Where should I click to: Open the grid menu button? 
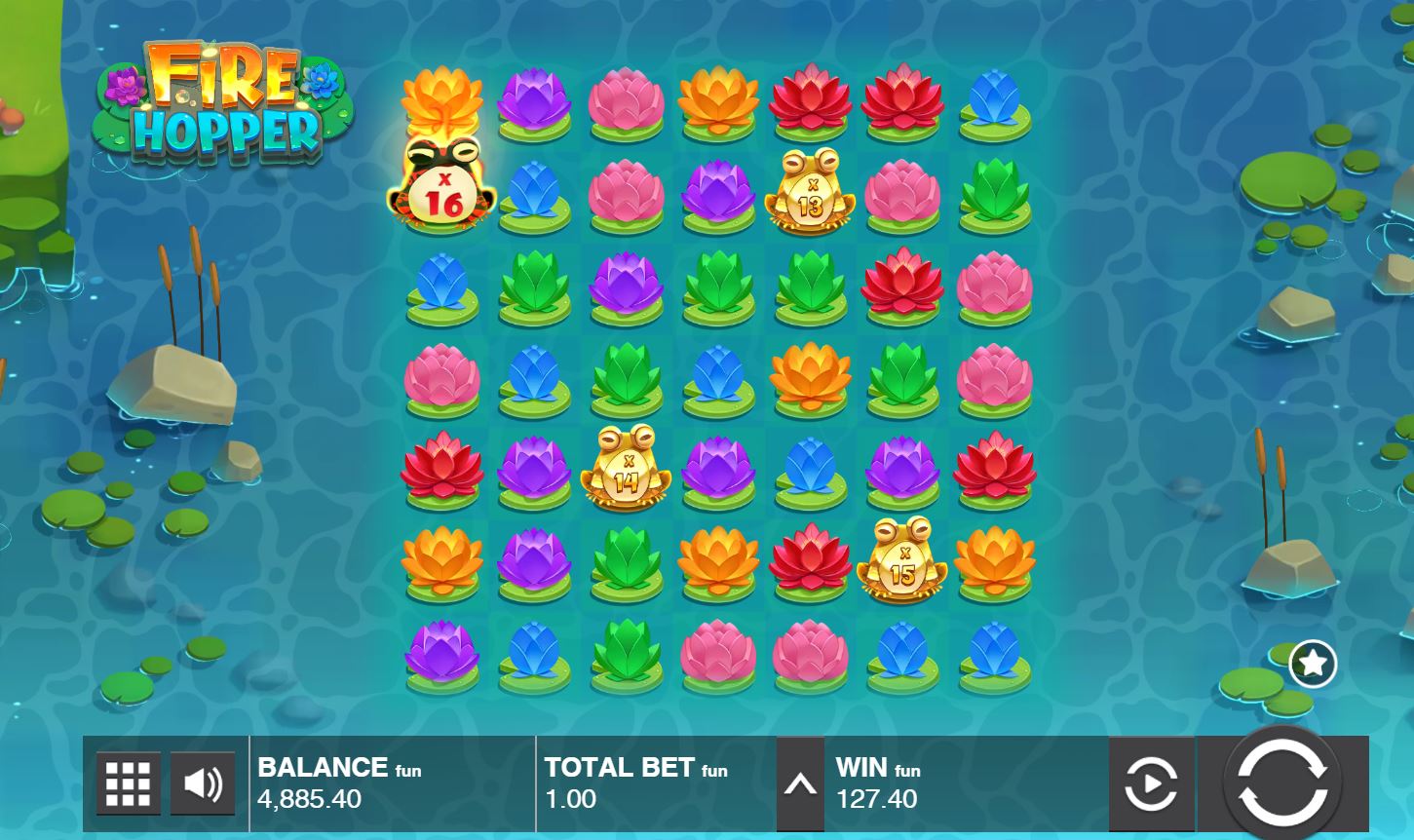coord(128,783)
